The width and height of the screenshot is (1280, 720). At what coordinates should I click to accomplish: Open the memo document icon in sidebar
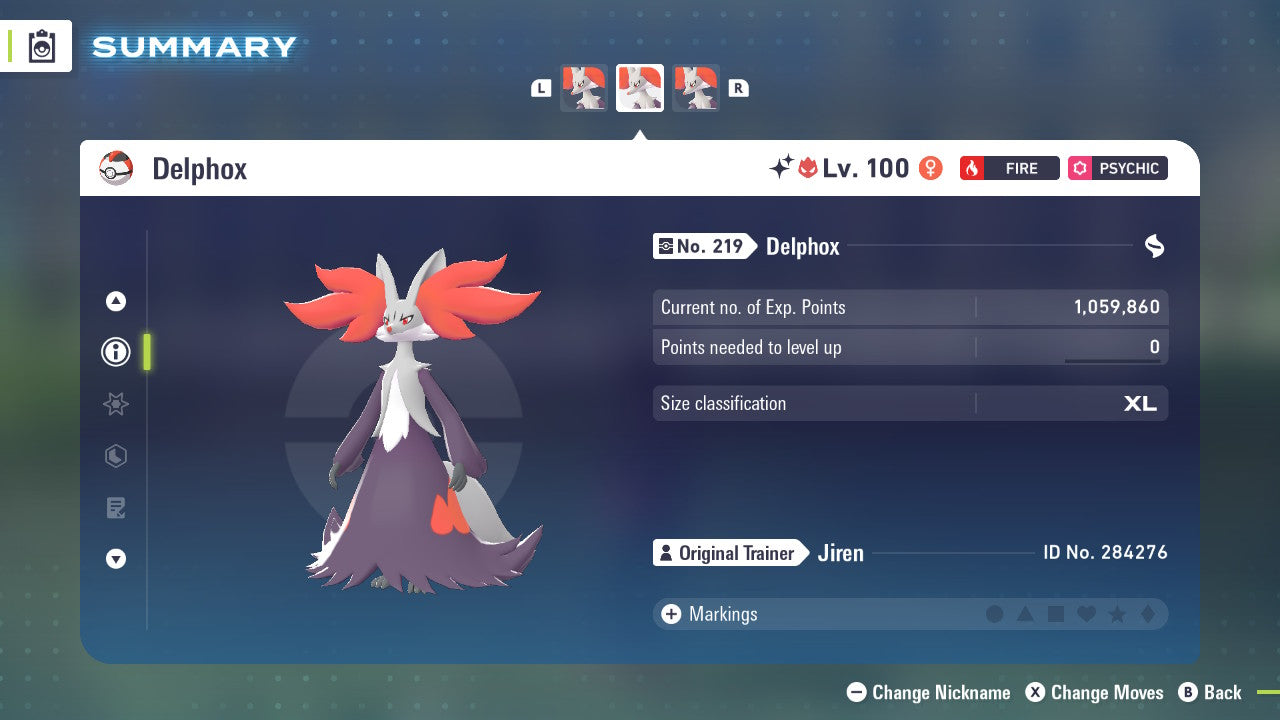(116, 508)
